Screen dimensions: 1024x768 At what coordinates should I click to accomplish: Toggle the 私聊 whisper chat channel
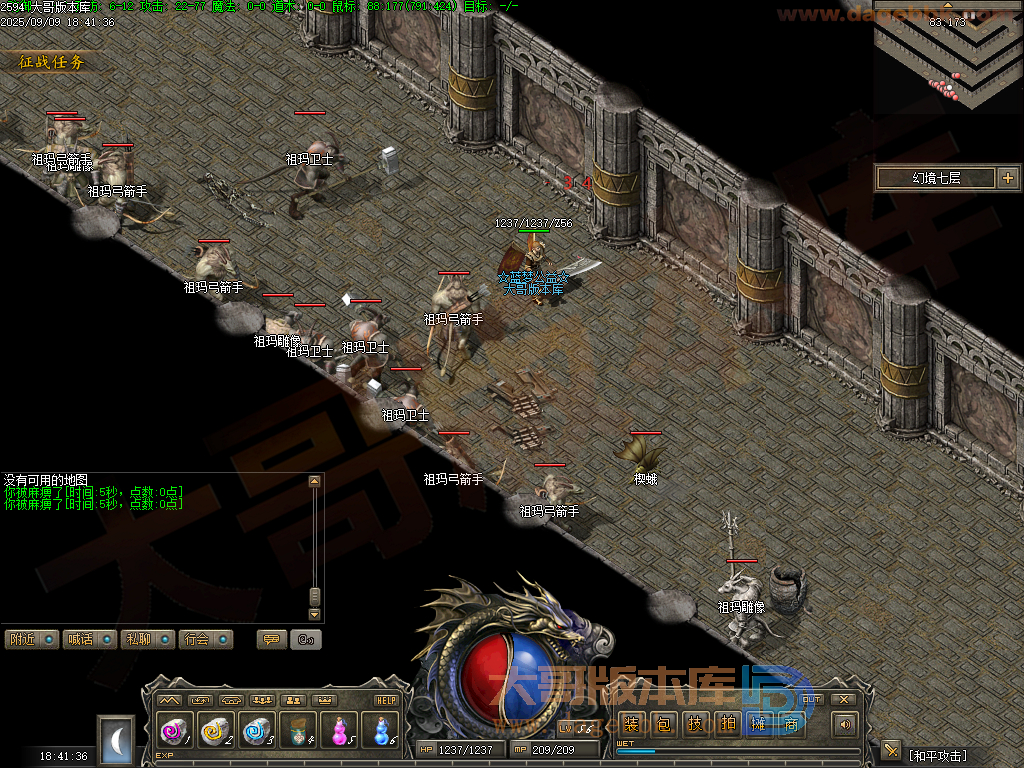click(148, 639)
